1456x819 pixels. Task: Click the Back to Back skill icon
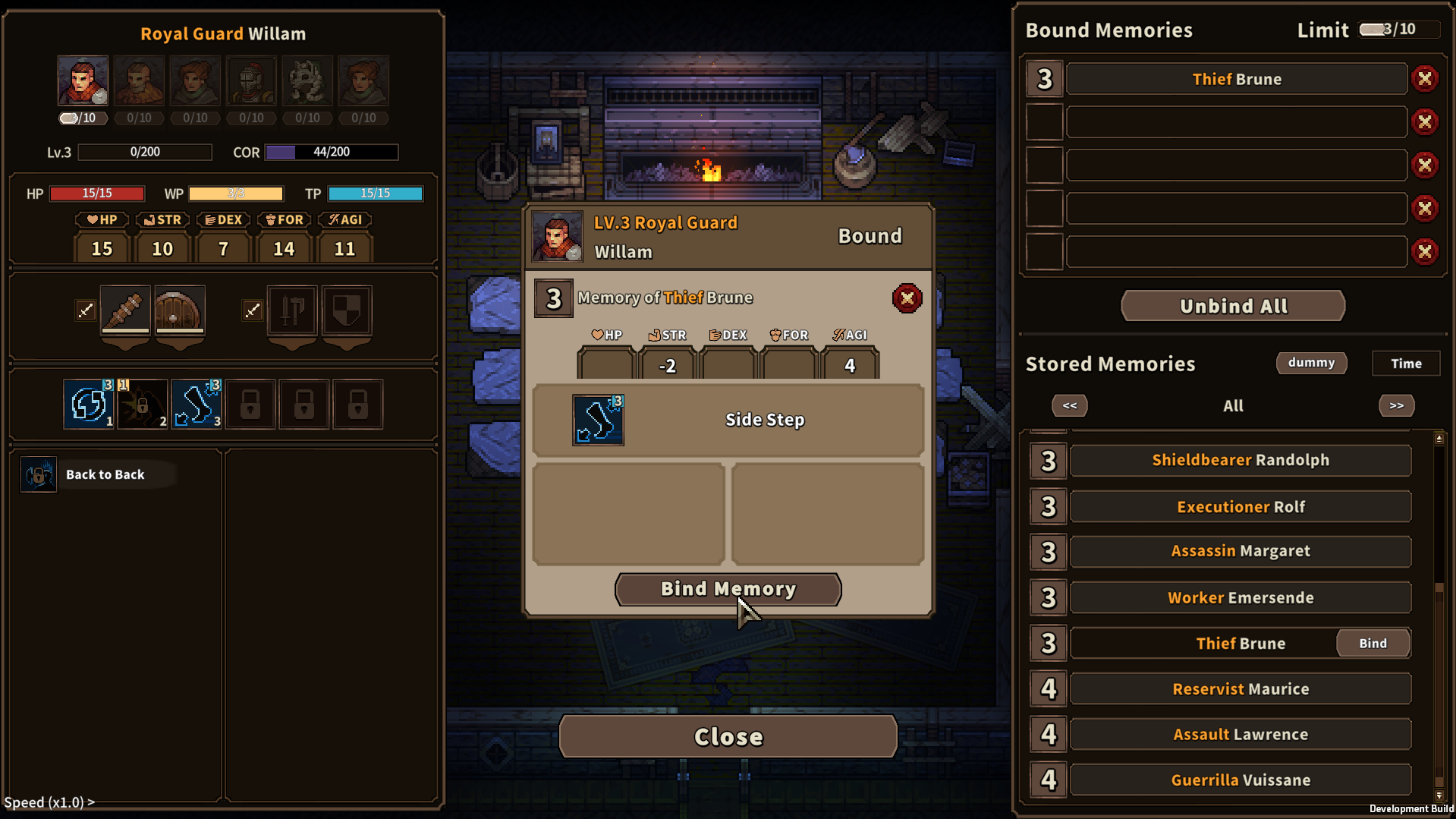[x=38, y=474]
